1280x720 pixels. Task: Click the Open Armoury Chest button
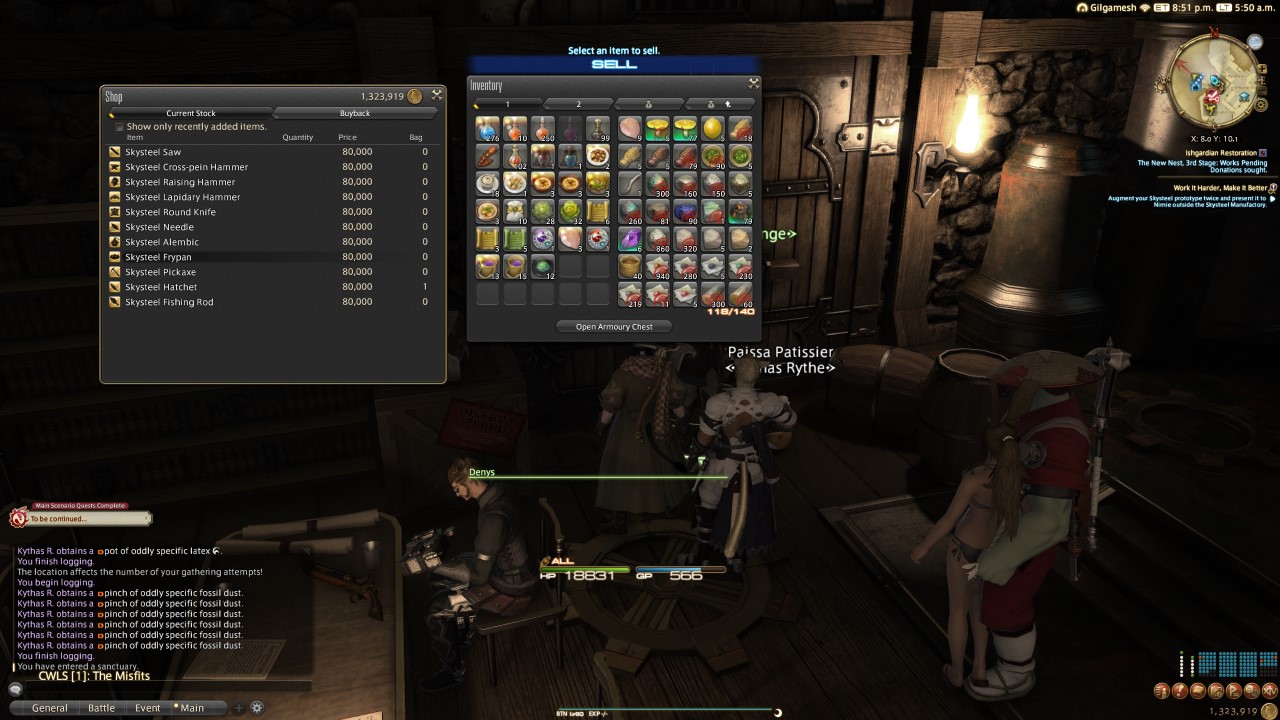pos(614,326)
